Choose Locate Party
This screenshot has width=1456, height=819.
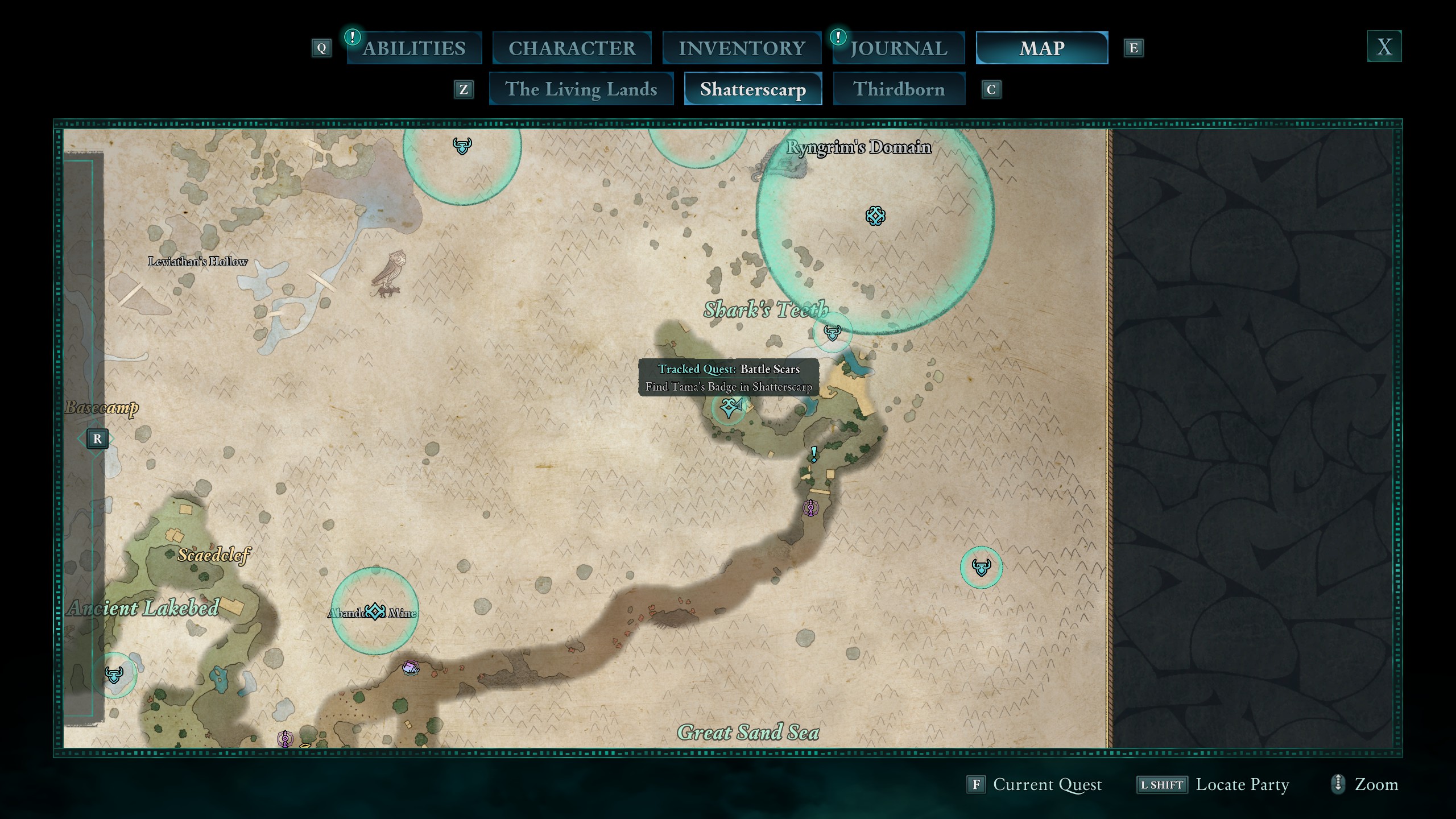click(1213, 785)
